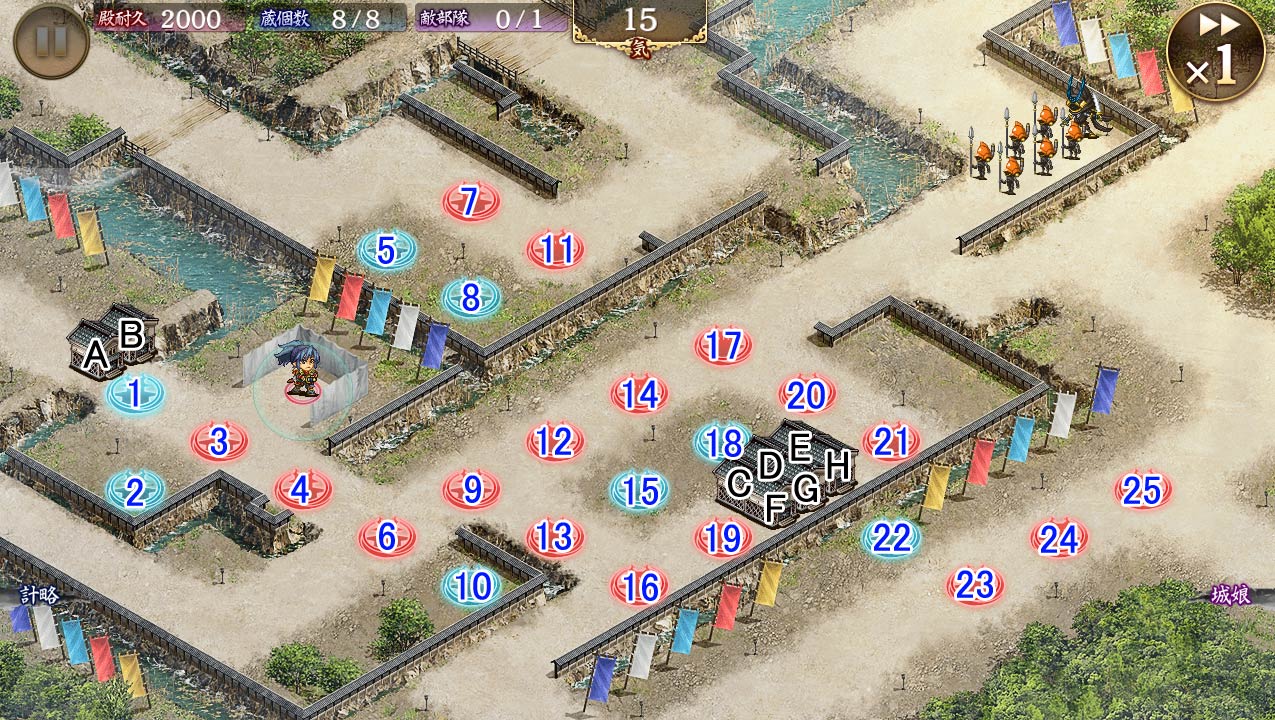Pause the battle
This screenshot has width=1275, height=720.
click(x=51, y=41)
